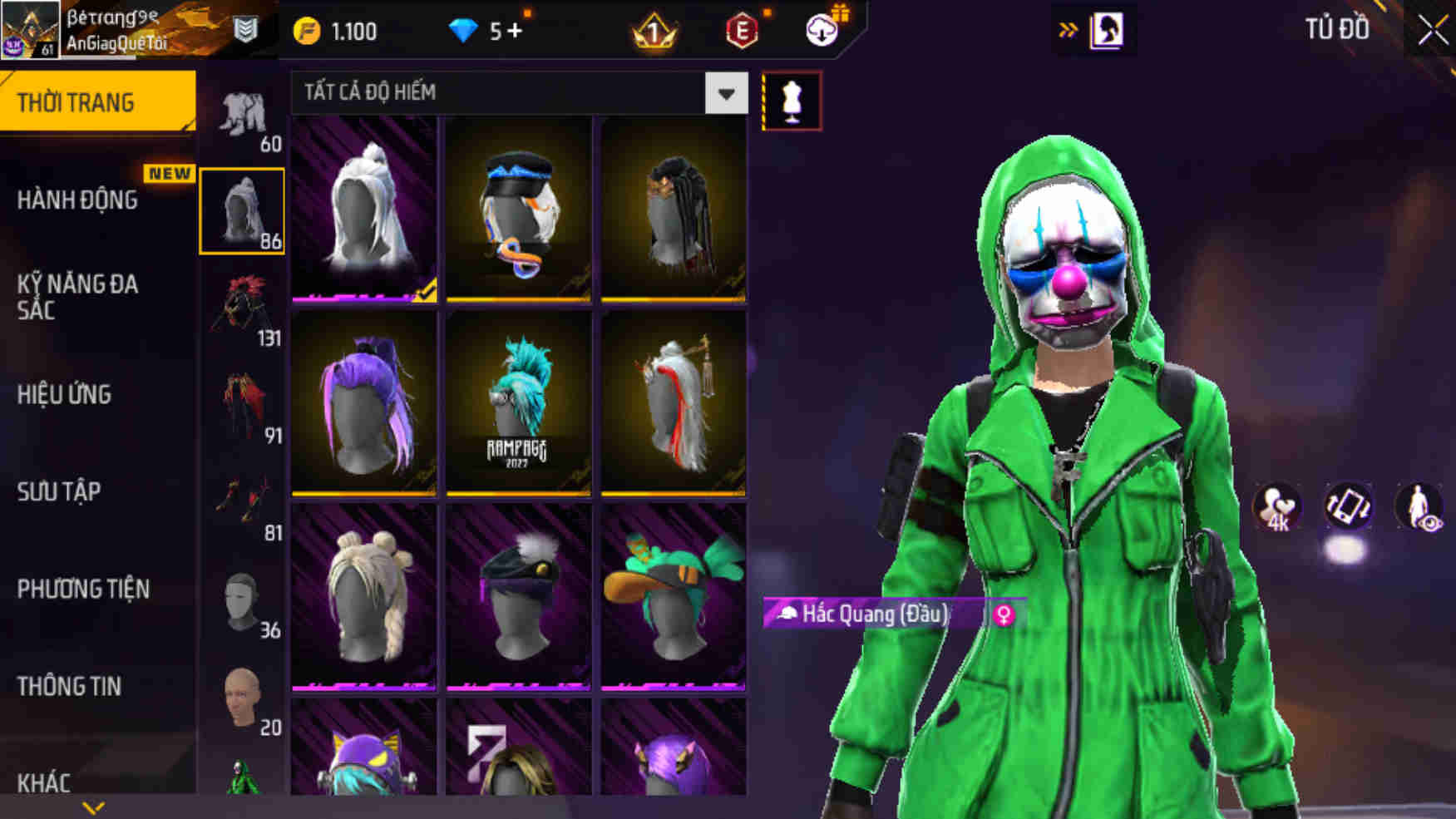
Task: Select the masks category icon showing 36 items
Action: pyautogui.click(x=240, y=598)
